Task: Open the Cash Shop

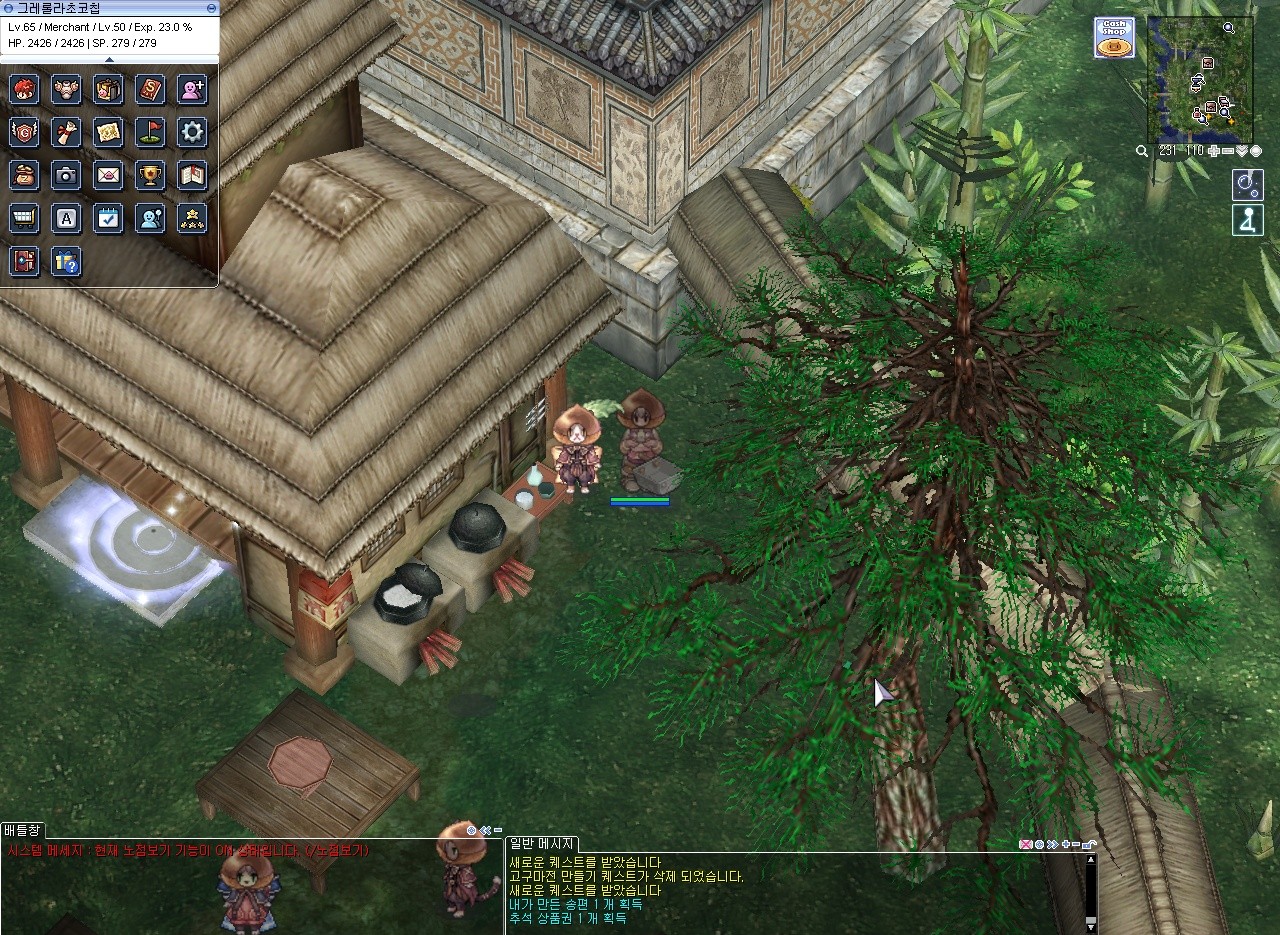Action: tap(1113, 38)
